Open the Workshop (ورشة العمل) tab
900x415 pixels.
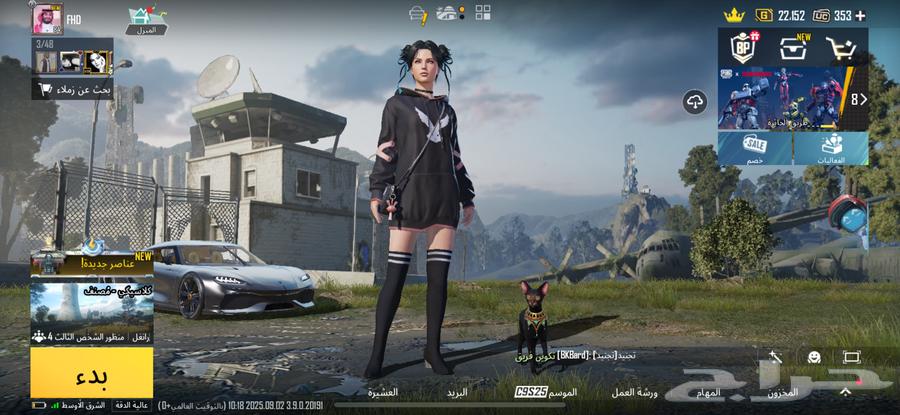(634, 393)
